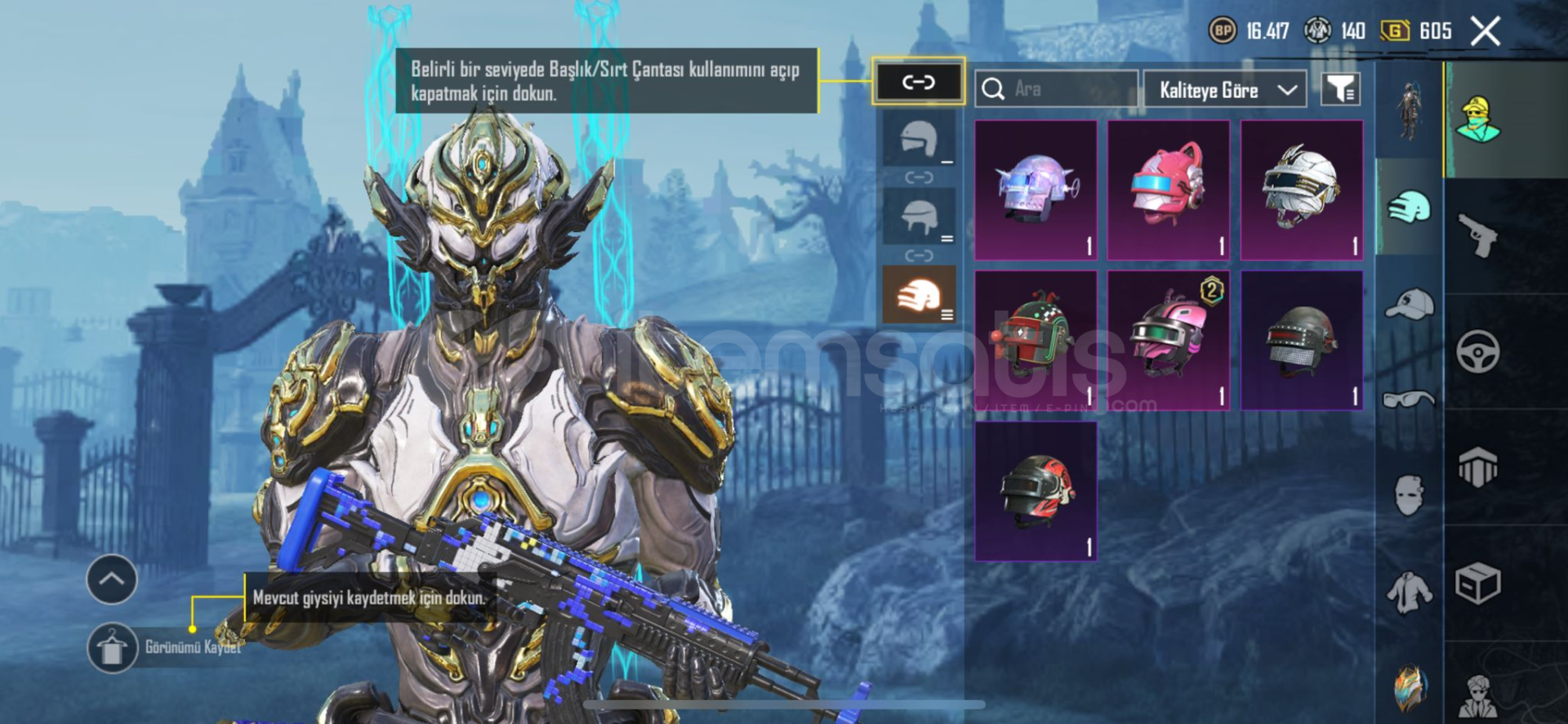Select the holographic blue-purple helmet skin
The height and width of the screenshot is (724, 1568).
[x=1036, y=190]
